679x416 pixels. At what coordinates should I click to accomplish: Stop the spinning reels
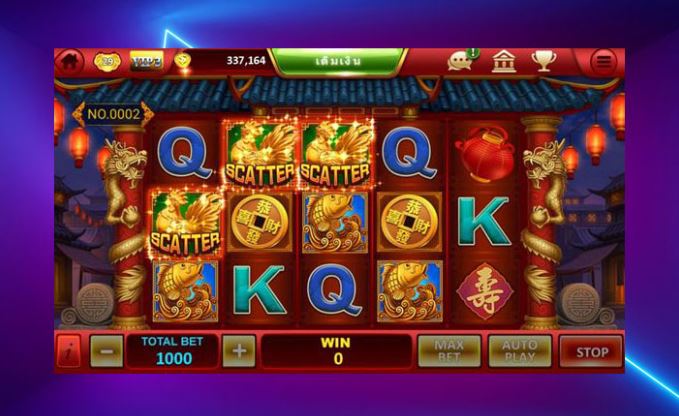(x=591, y=351)
